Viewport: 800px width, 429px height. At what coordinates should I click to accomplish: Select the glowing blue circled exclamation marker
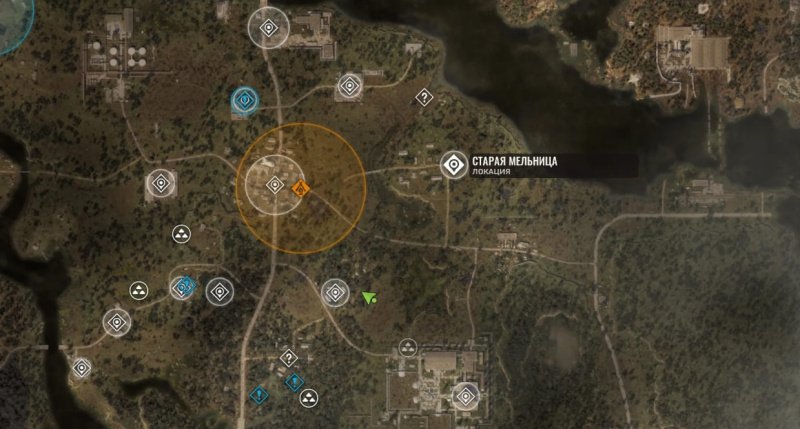point(243,100)
